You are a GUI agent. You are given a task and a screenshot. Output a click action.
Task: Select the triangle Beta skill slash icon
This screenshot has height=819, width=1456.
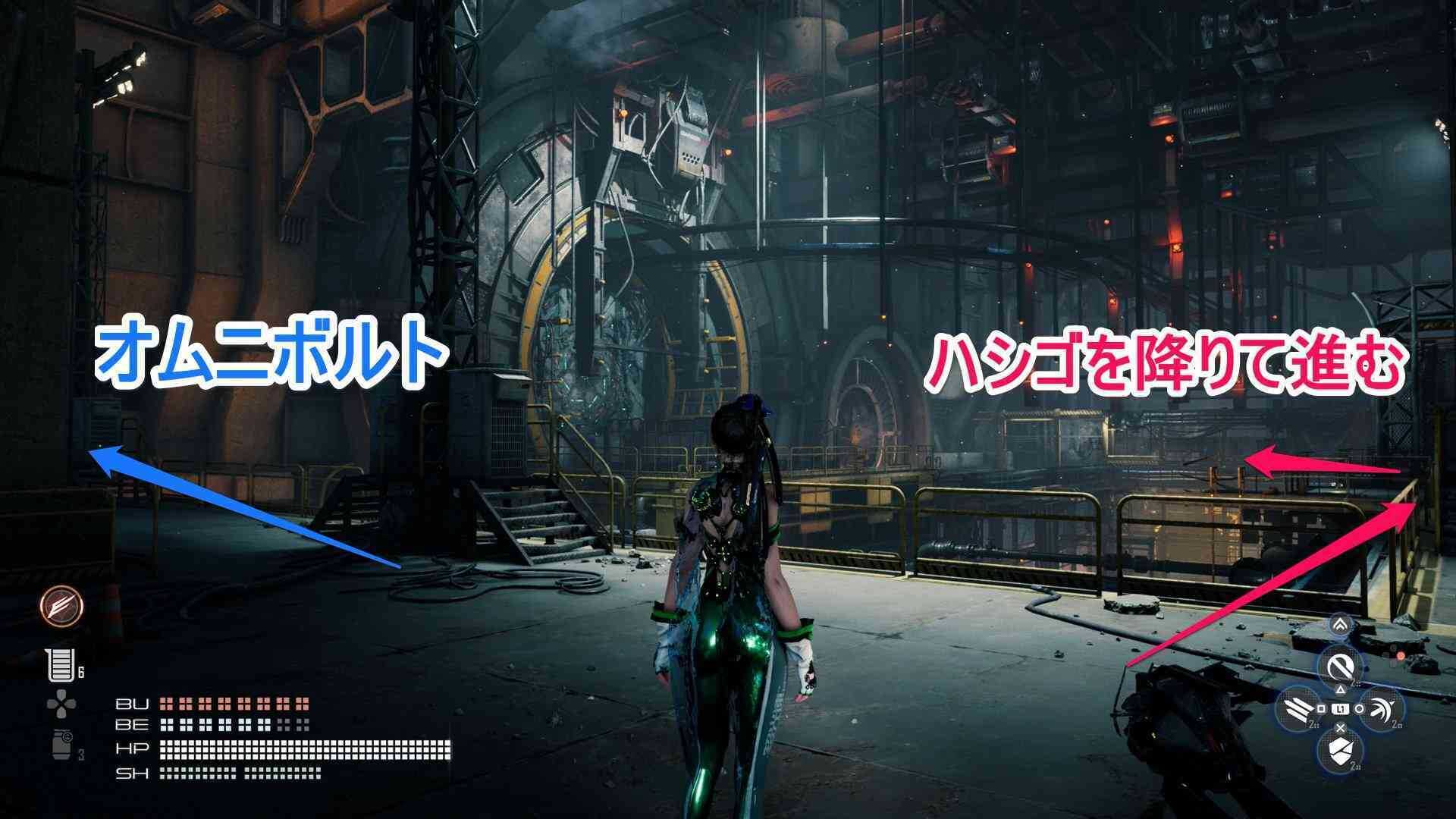pyautogui.click(x=1341, y=667)
